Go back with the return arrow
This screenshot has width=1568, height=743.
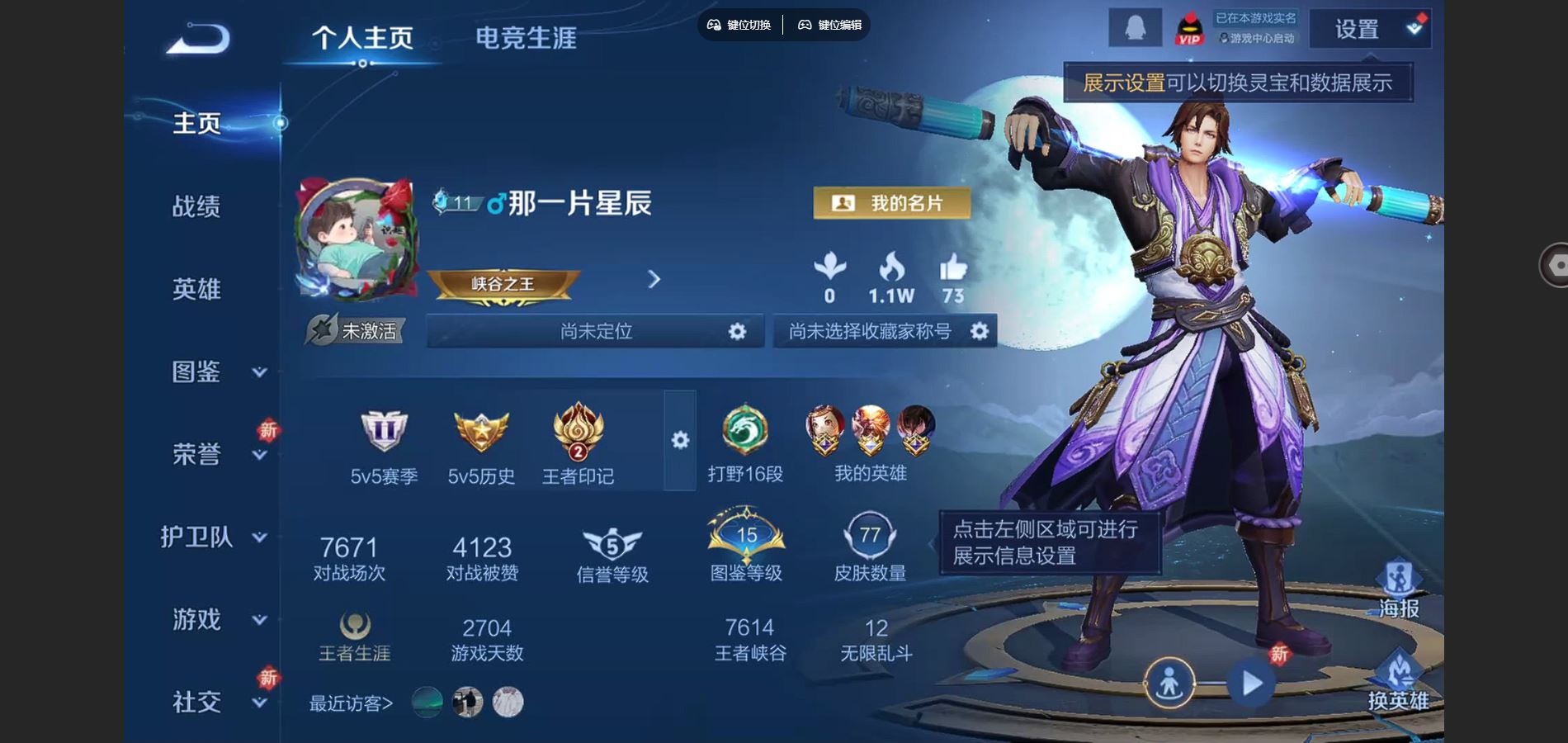198,39
